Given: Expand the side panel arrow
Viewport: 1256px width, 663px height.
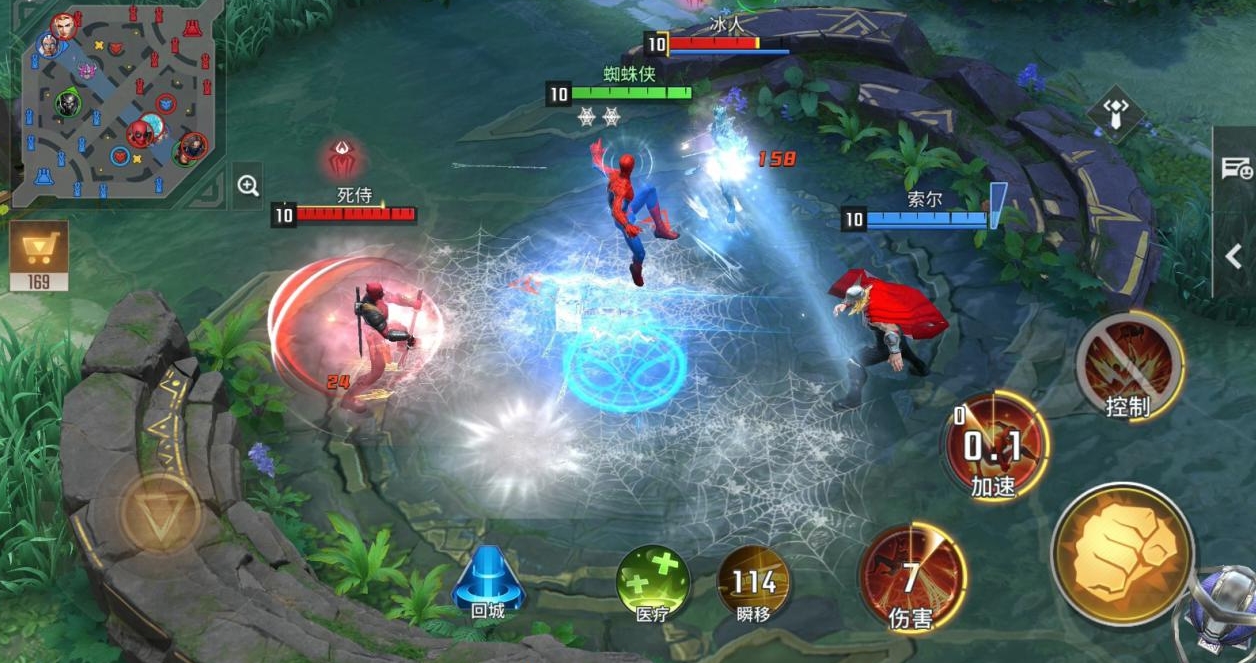Looking at the screenshot, I should [x=1234, y=256].
